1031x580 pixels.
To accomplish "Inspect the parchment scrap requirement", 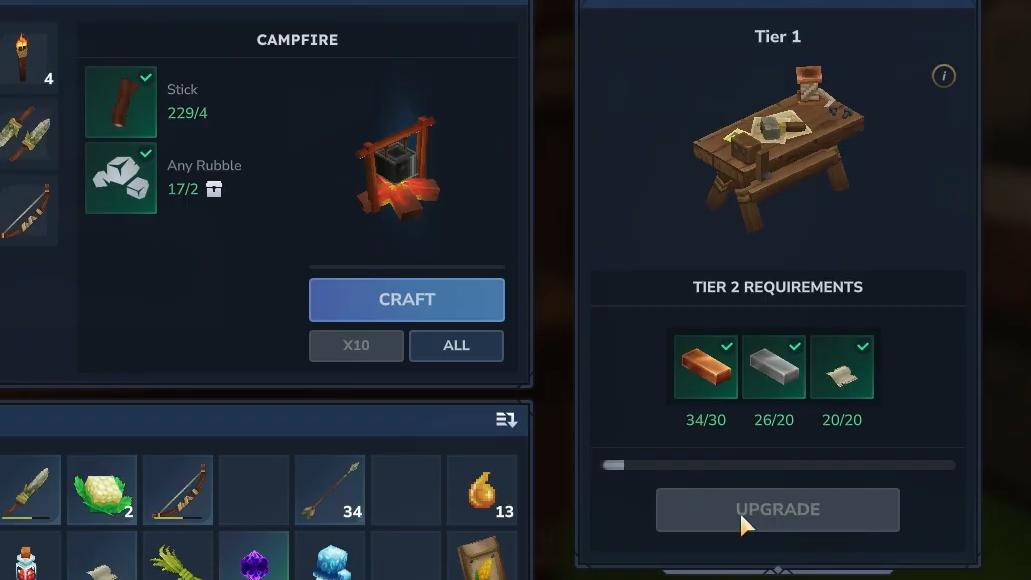I will tap(842, 368).
